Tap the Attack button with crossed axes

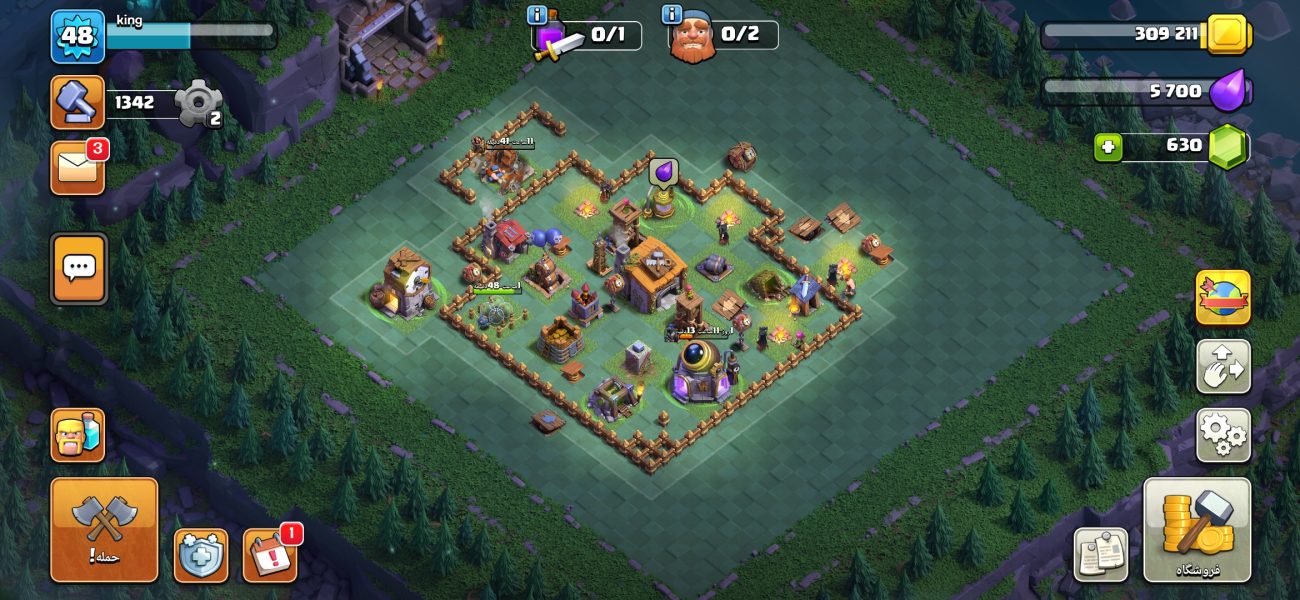104,529
